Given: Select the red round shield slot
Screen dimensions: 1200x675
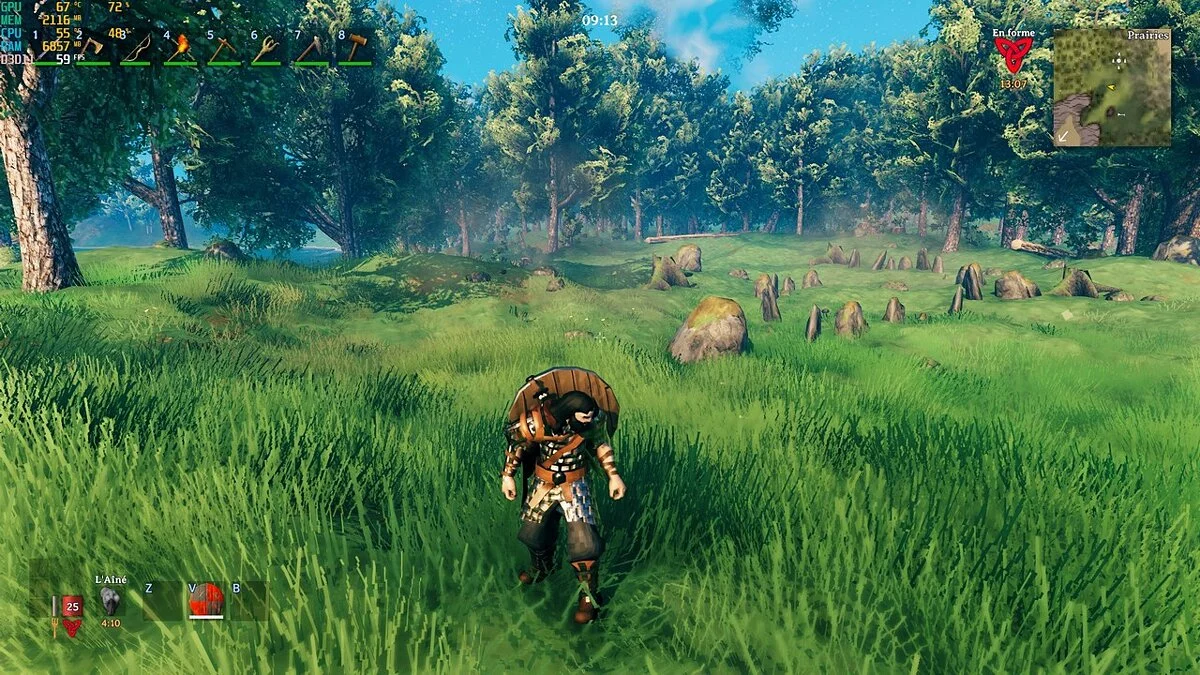Looking at the screenshot, I should (x=206, y=599).
